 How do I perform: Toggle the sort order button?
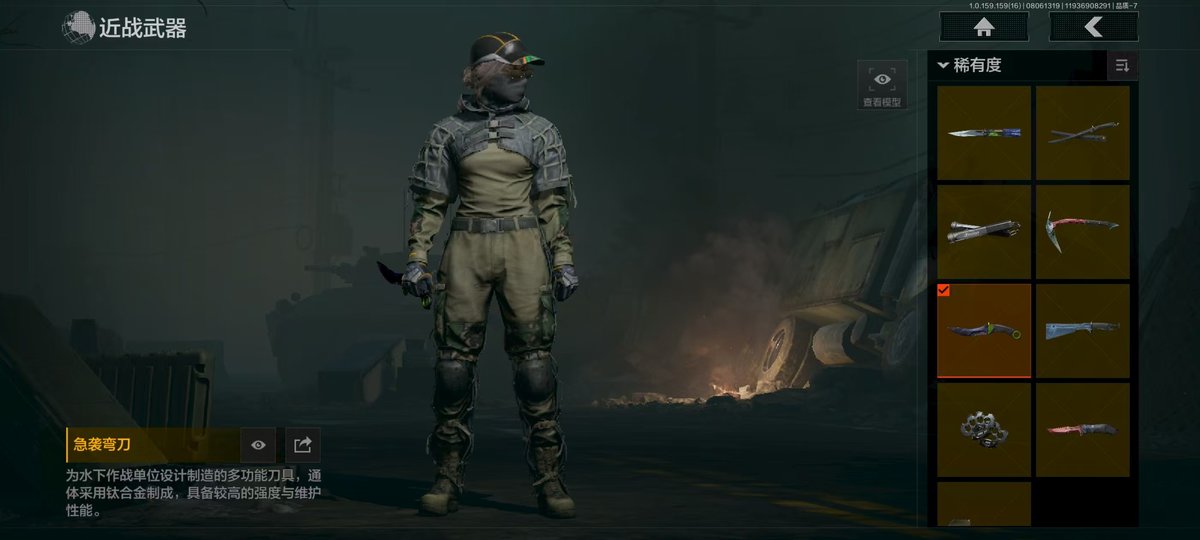[1122, 66]
